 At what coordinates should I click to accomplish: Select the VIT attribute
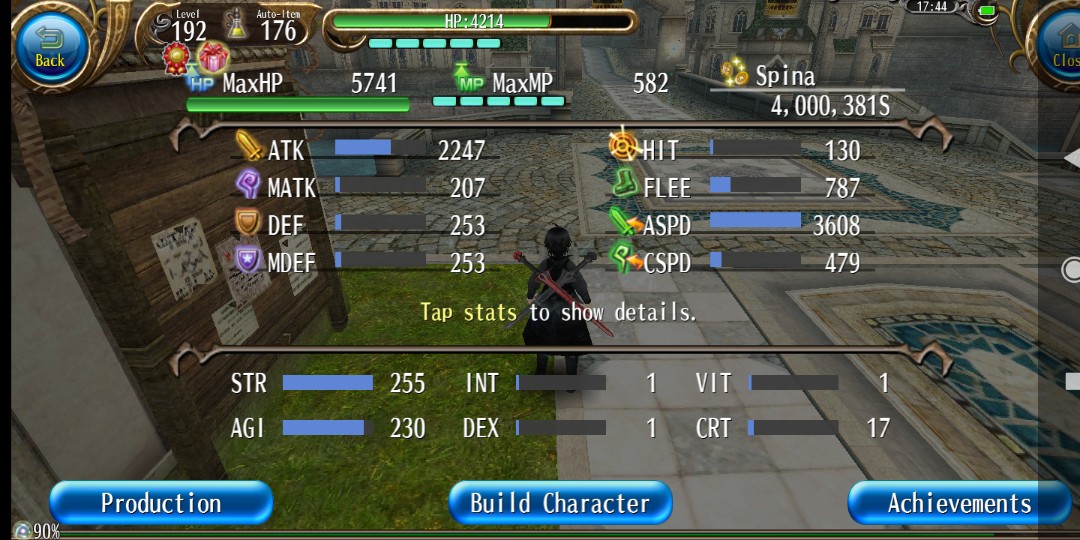click(x=792, y=383)
